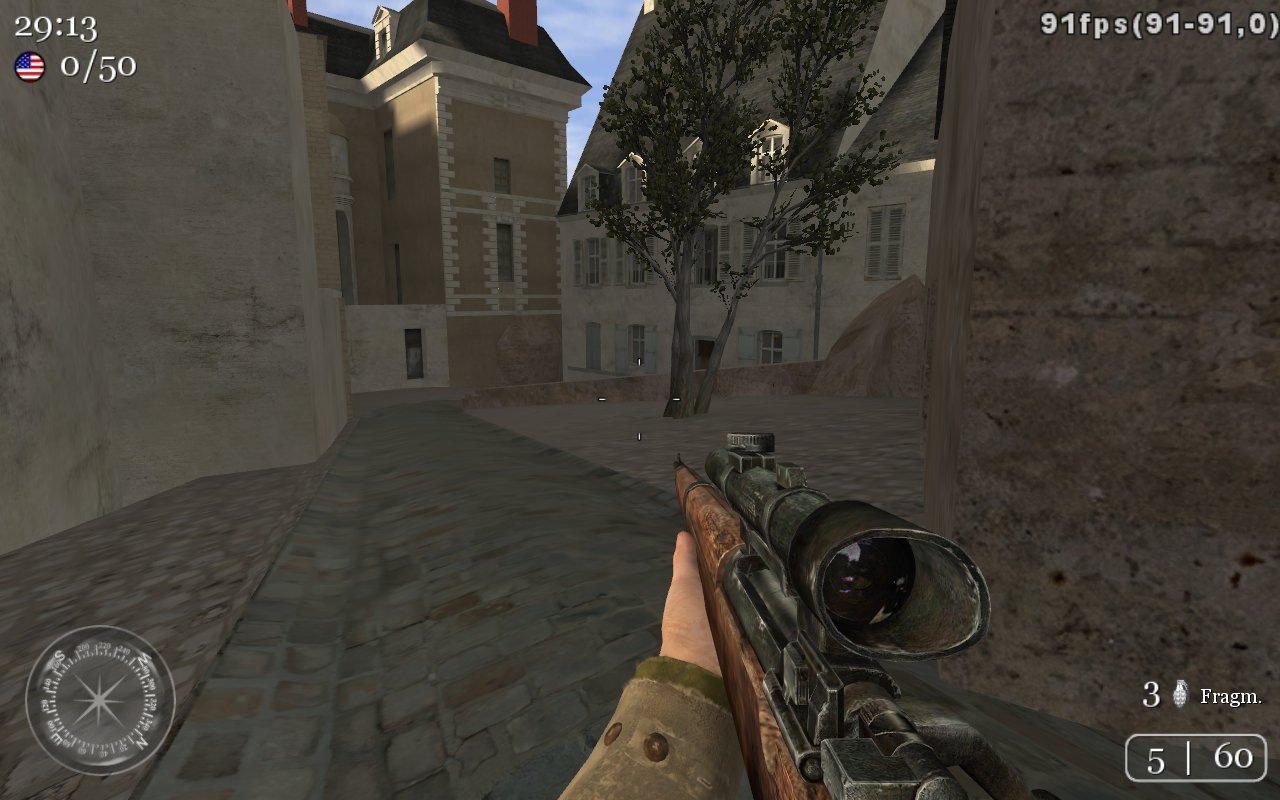Choose the frag grenade icon
The image size is (1280, 800).
point(1180,694)
